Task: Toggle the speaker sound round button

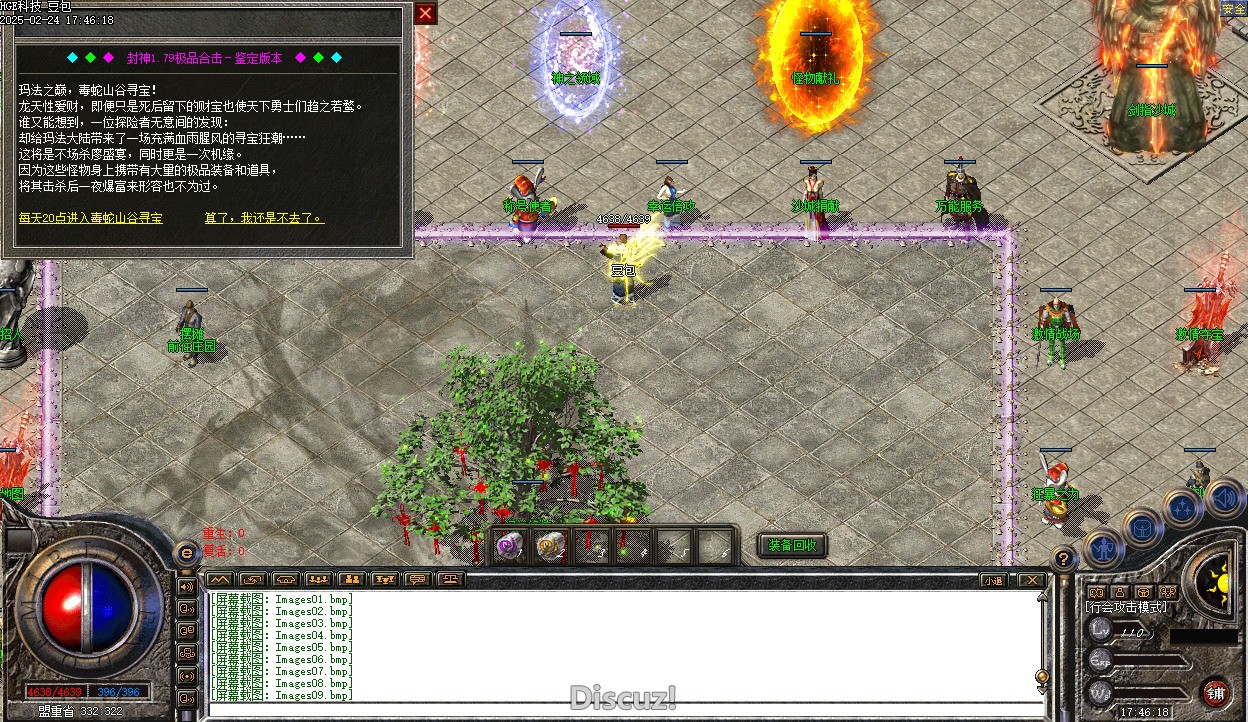Action: coord(1223,496)
